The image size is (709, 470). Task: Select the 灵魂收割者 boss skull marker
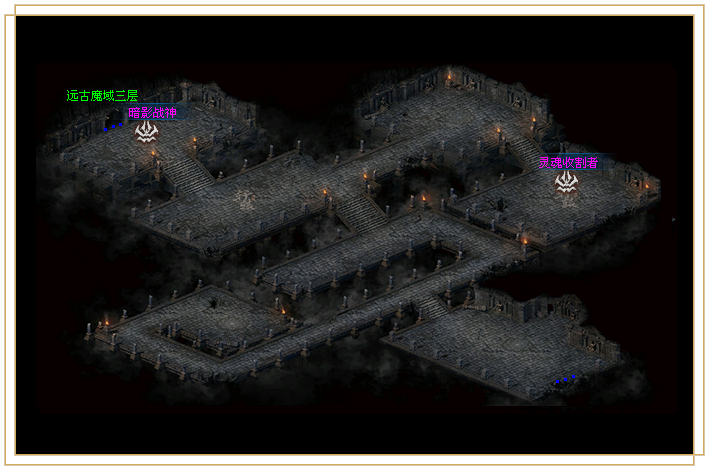pyautogui.click(x=567, y=182)
